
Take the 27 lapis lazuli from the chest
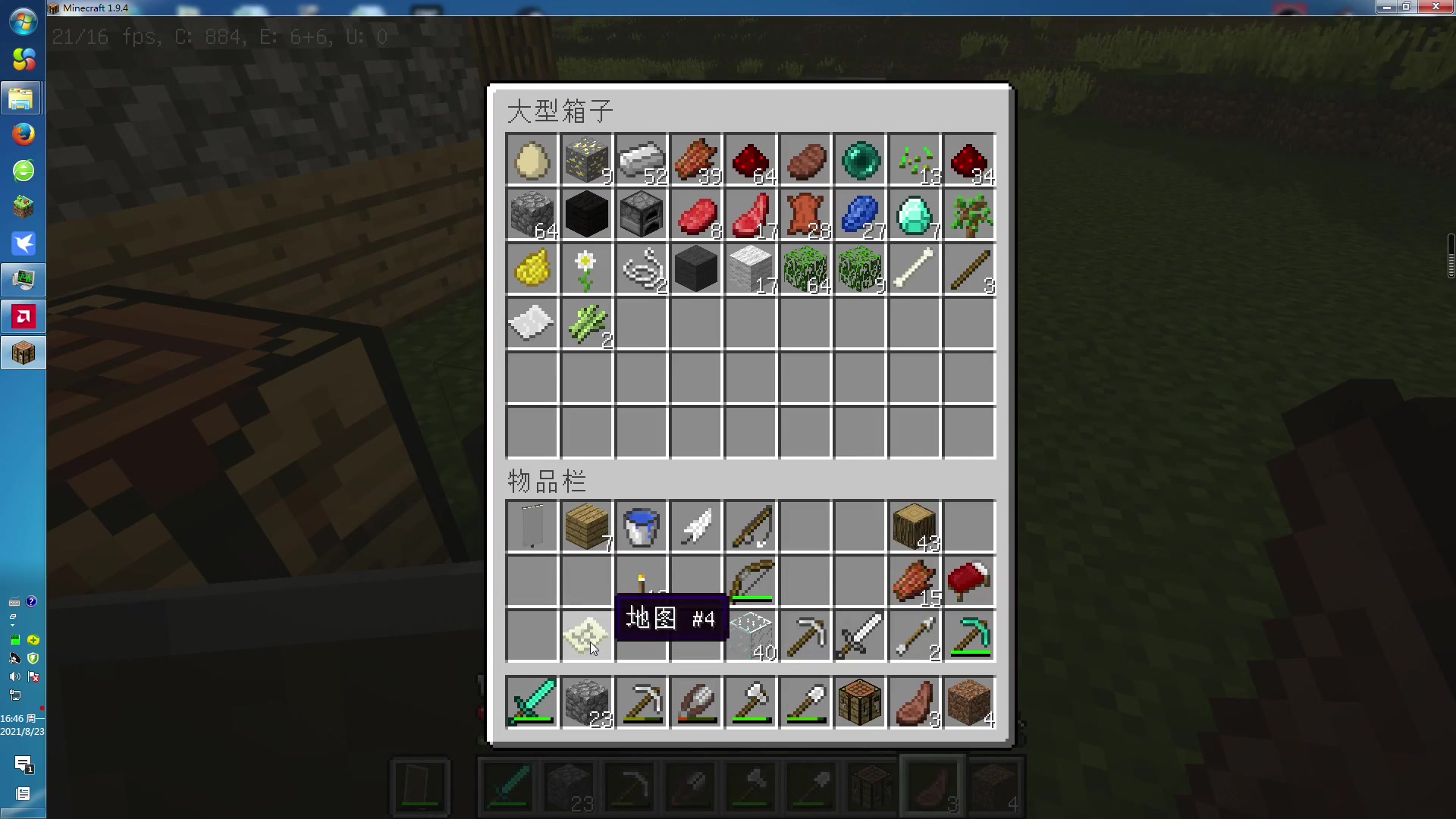click(859, 215)
